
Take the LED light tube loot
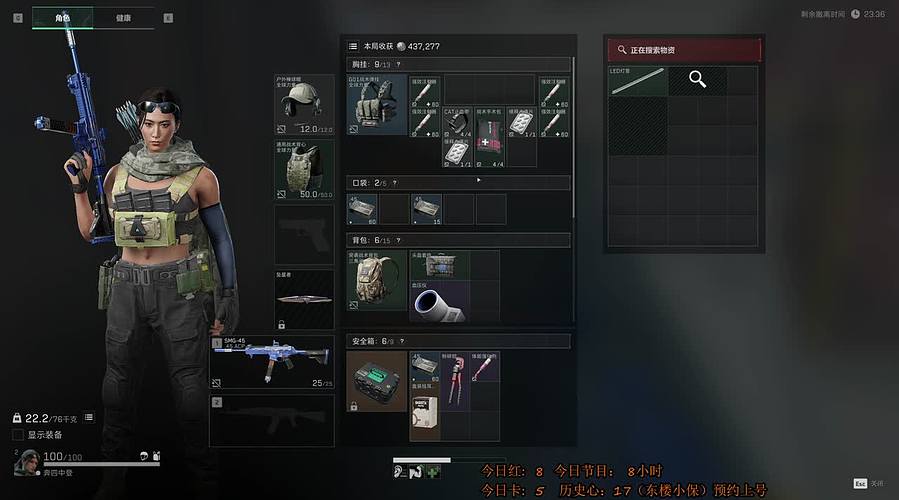click(637, 80)
